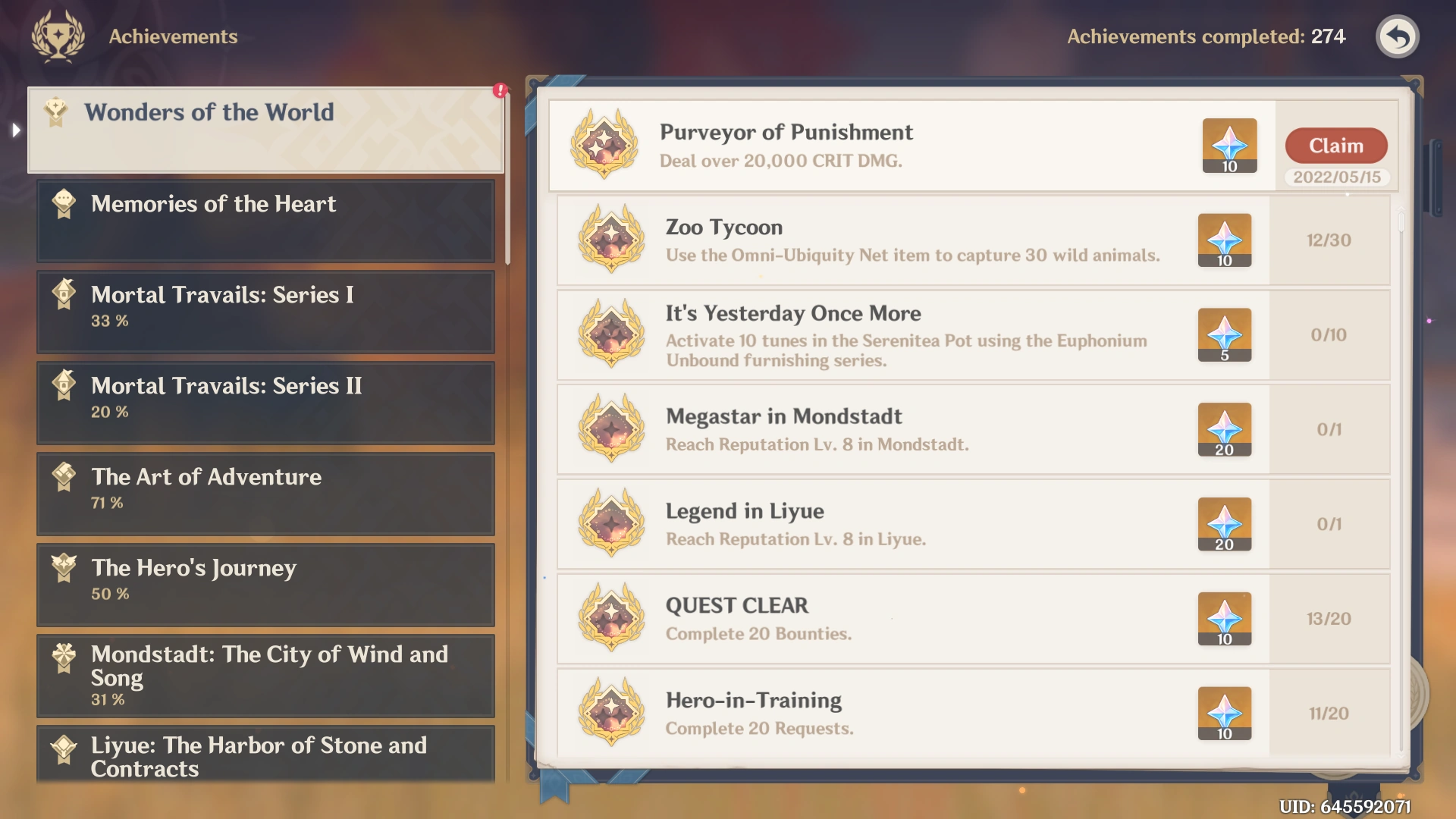Click the primogem reward icon for Zoo Tycoon

(1224, 240)
